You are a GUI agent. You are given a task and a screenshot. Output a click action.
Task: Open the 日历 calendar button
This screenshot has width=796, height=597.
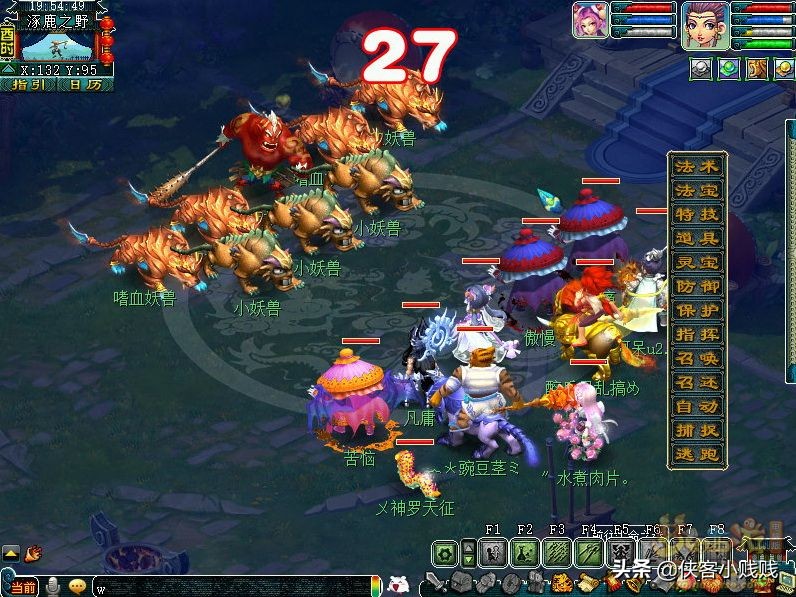click(x=85, y=85)
